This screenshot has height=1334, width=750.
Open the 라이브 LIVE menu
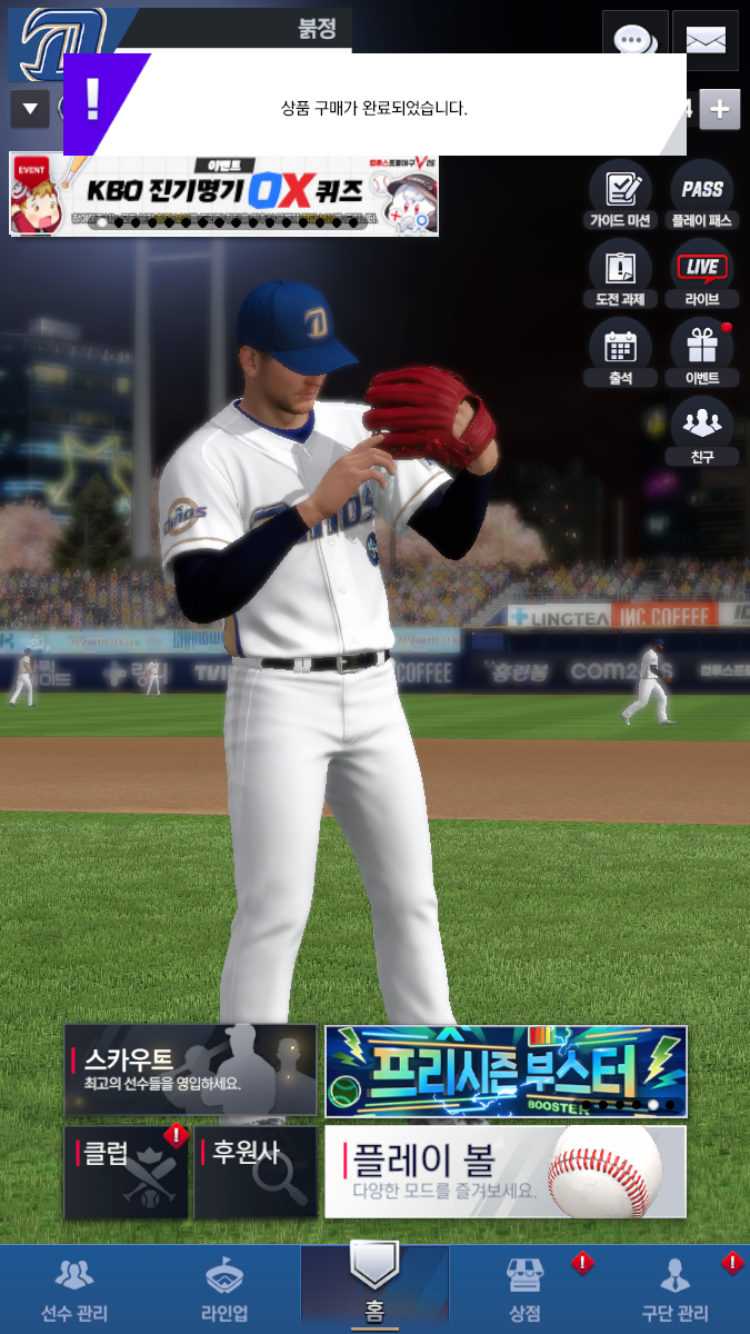point(702,274)
